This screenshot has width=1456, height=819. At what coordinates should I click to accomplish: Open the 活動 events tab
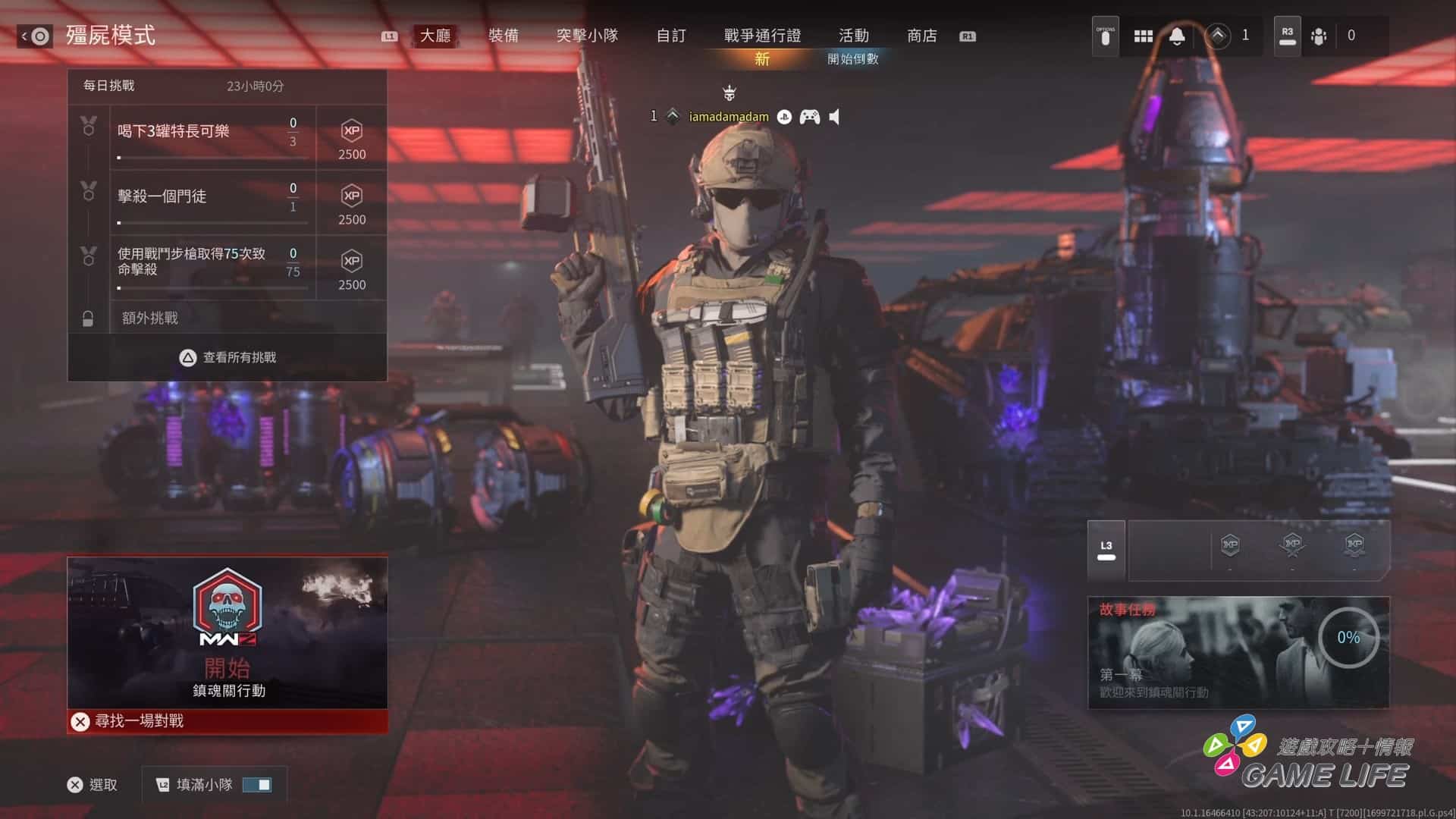pyautogui.click(x=854, y=36)
